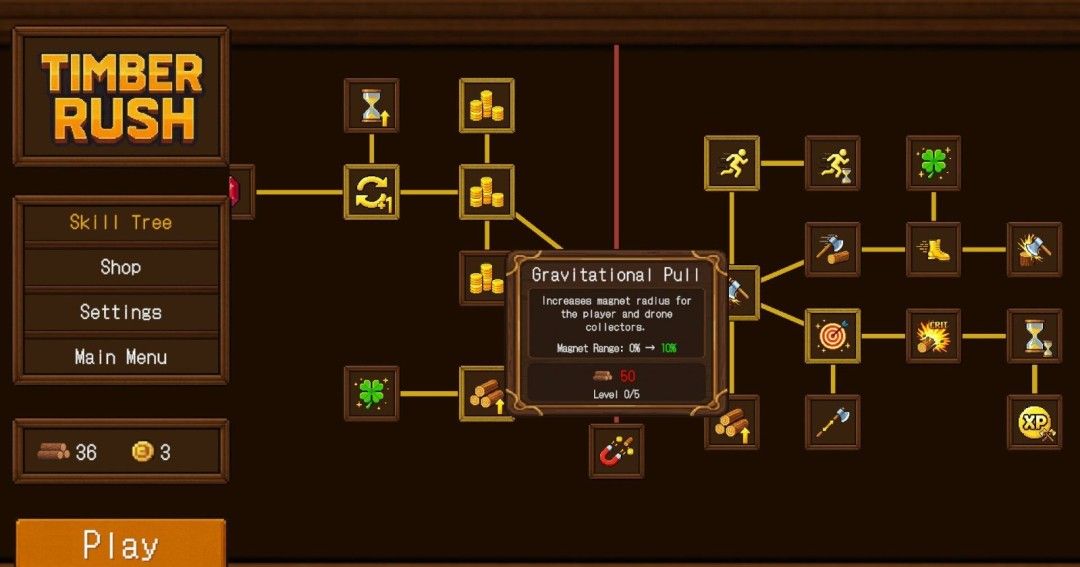Choose the long spear axe skill node
Viewport: 1080px width, 567px height.
tap(832, 422)
